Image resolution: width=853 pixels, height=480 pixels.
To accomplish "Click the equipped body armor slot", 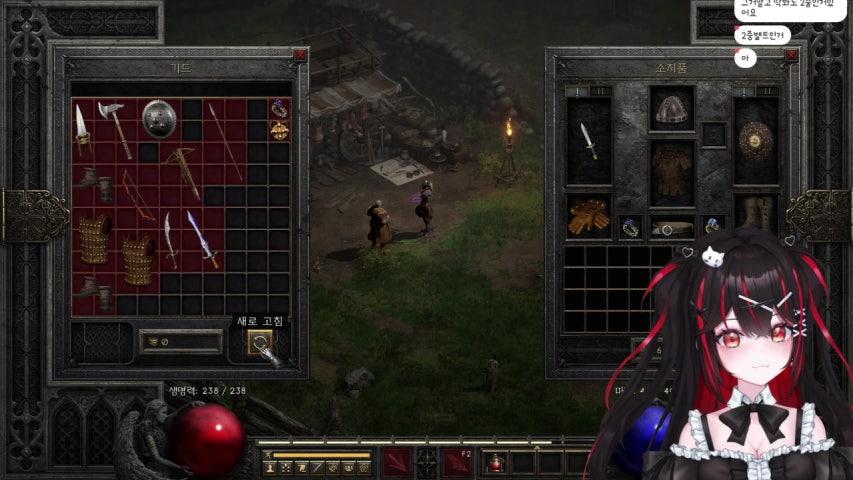I will (671, 173).
